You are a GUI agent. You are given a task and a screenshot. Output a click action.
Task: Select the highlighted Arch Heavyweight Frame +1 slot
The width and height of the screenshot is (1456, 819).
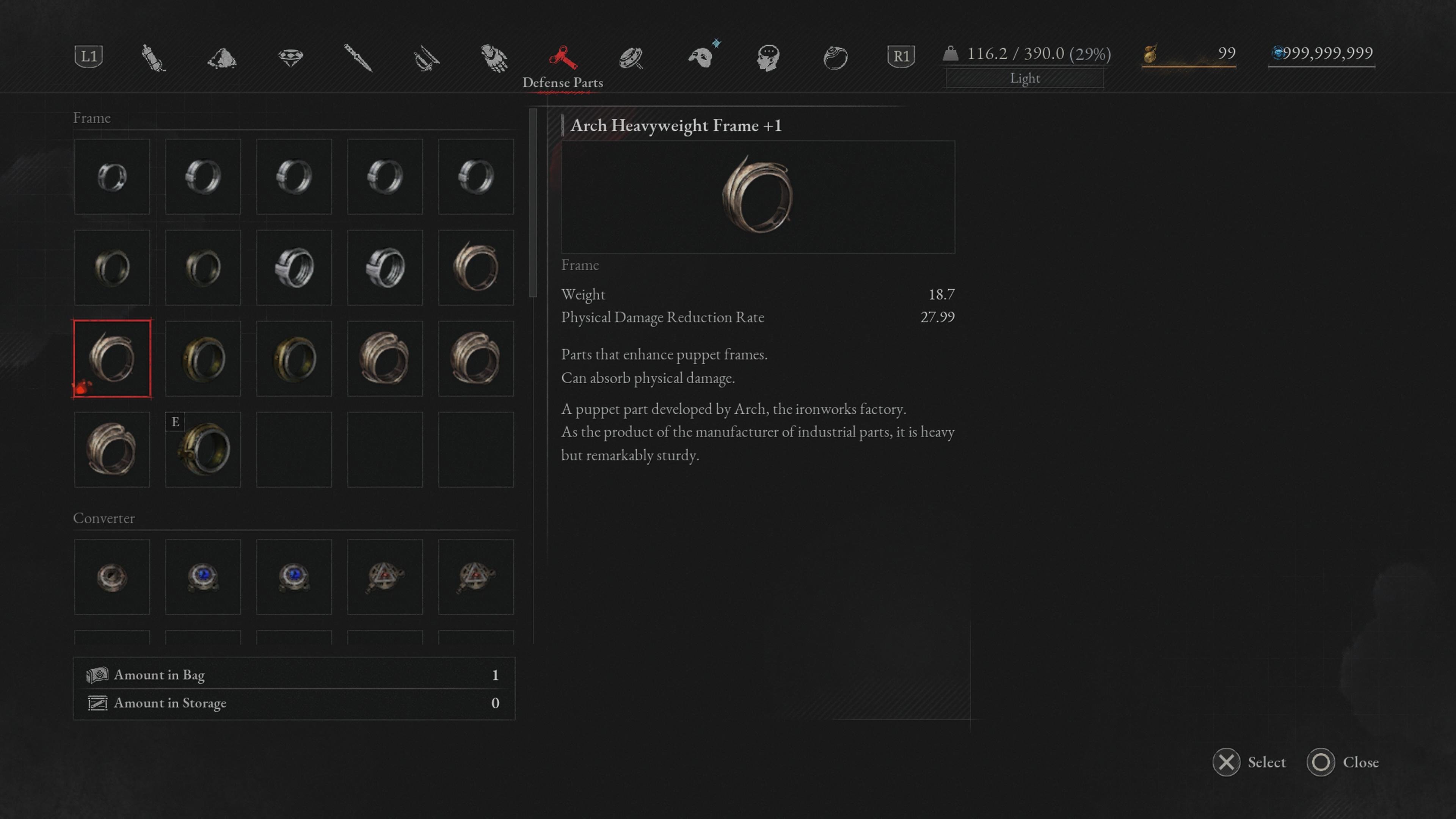coord(112,358)
